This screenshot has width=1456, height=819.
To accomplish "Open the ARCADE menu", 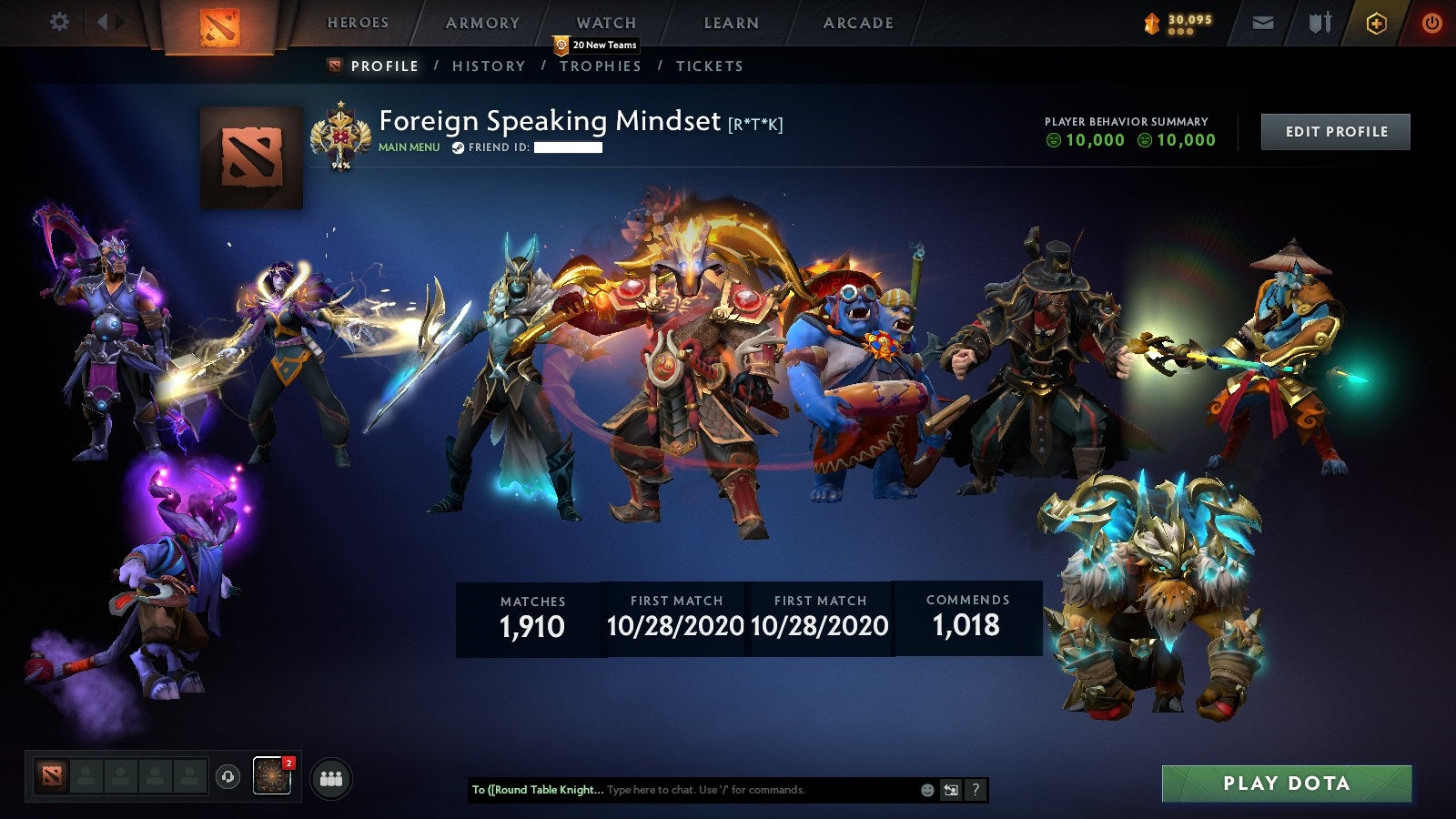I will [x=856, y=23].
